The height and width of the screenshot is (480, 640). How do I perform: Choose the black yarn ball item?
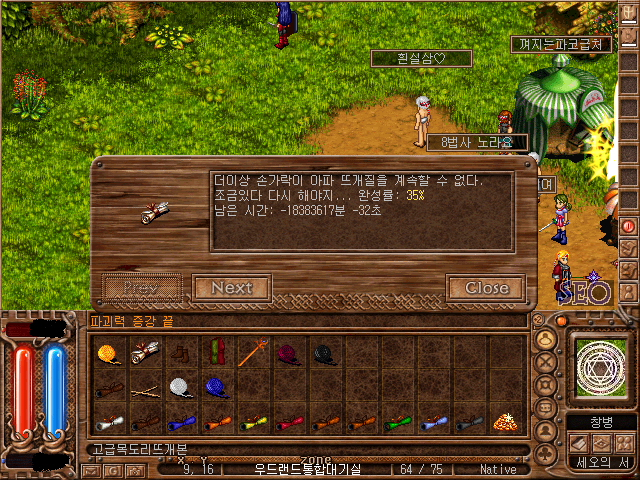point(325,353)
